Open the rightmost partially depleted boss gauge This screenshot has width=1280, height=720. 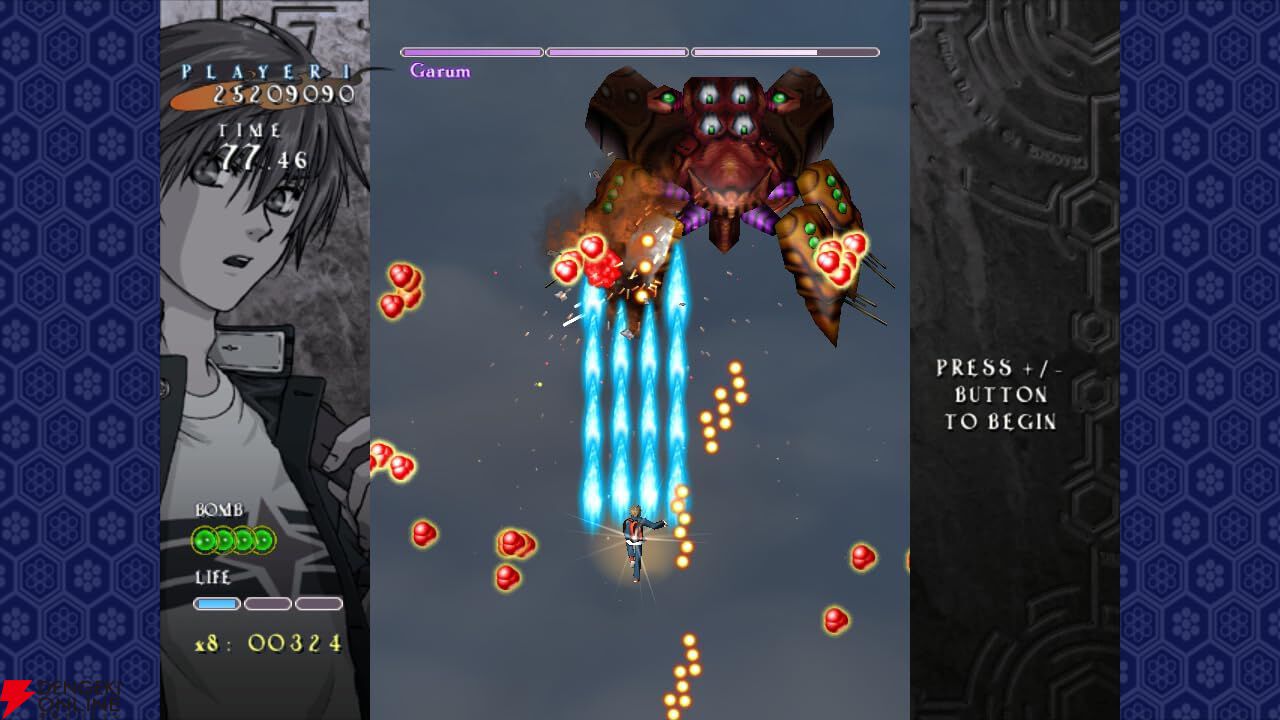click(x=785, y=51)
